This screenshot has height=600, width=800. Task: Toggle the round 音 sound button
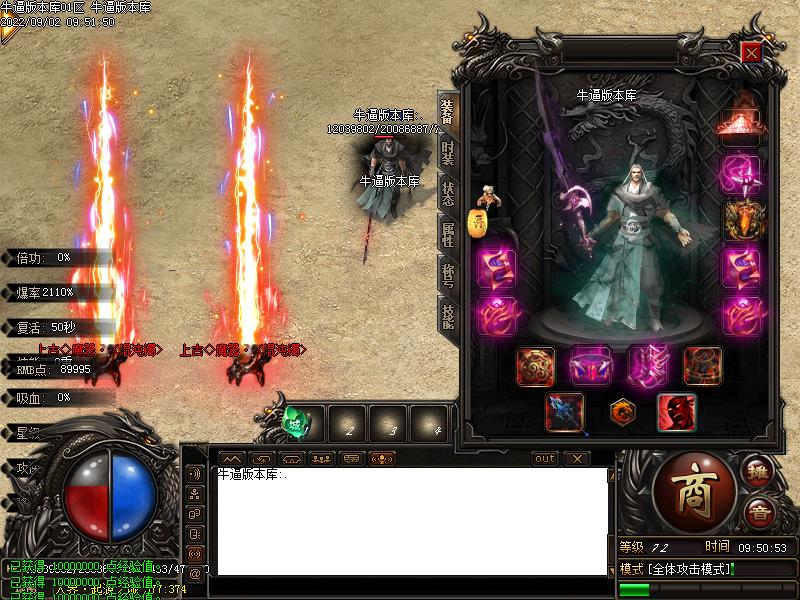click(758, 512)
